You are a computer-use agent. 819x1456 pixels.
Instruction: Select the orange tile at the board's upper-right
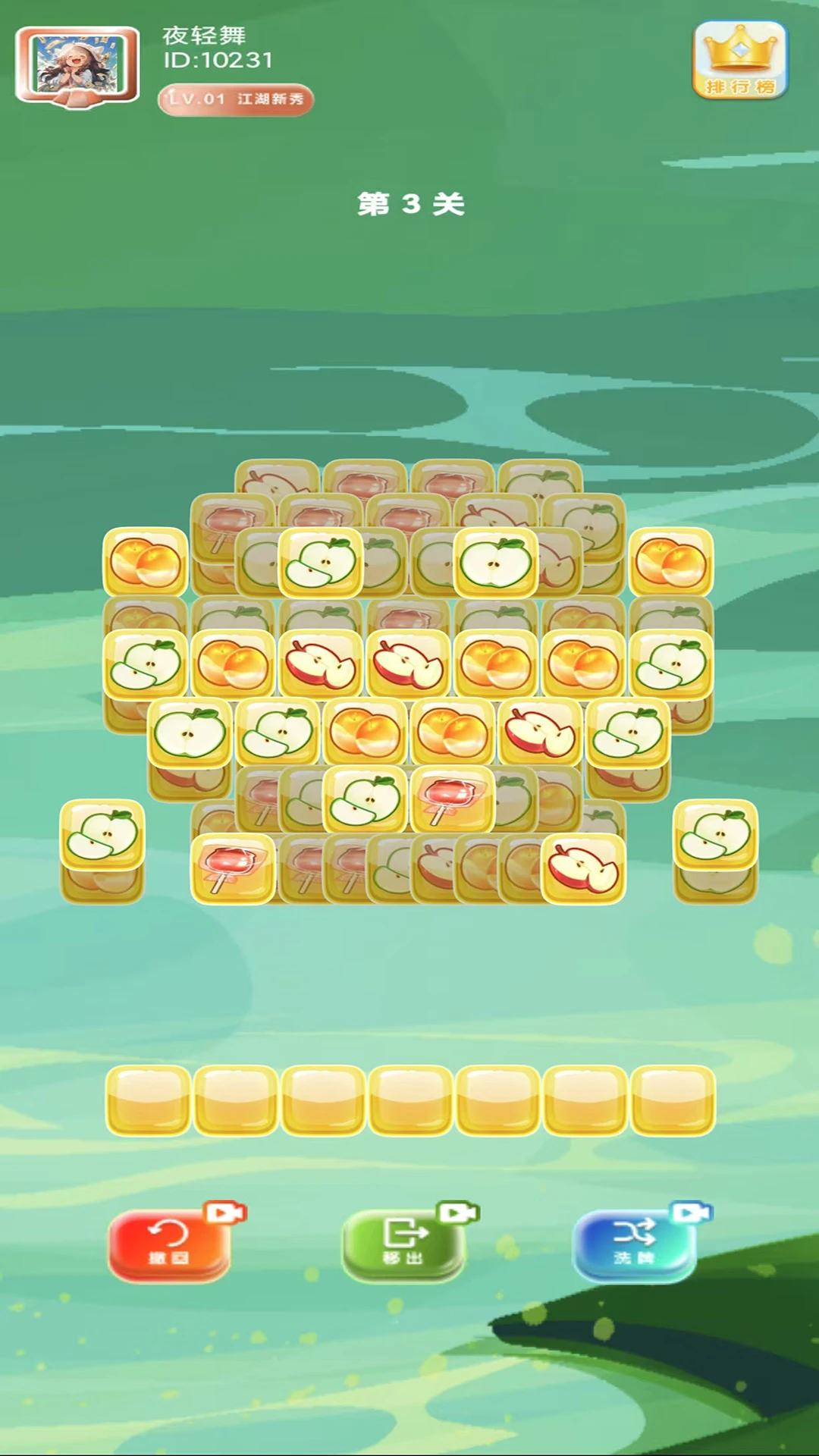pyautogui.click(x=671, y=562)
